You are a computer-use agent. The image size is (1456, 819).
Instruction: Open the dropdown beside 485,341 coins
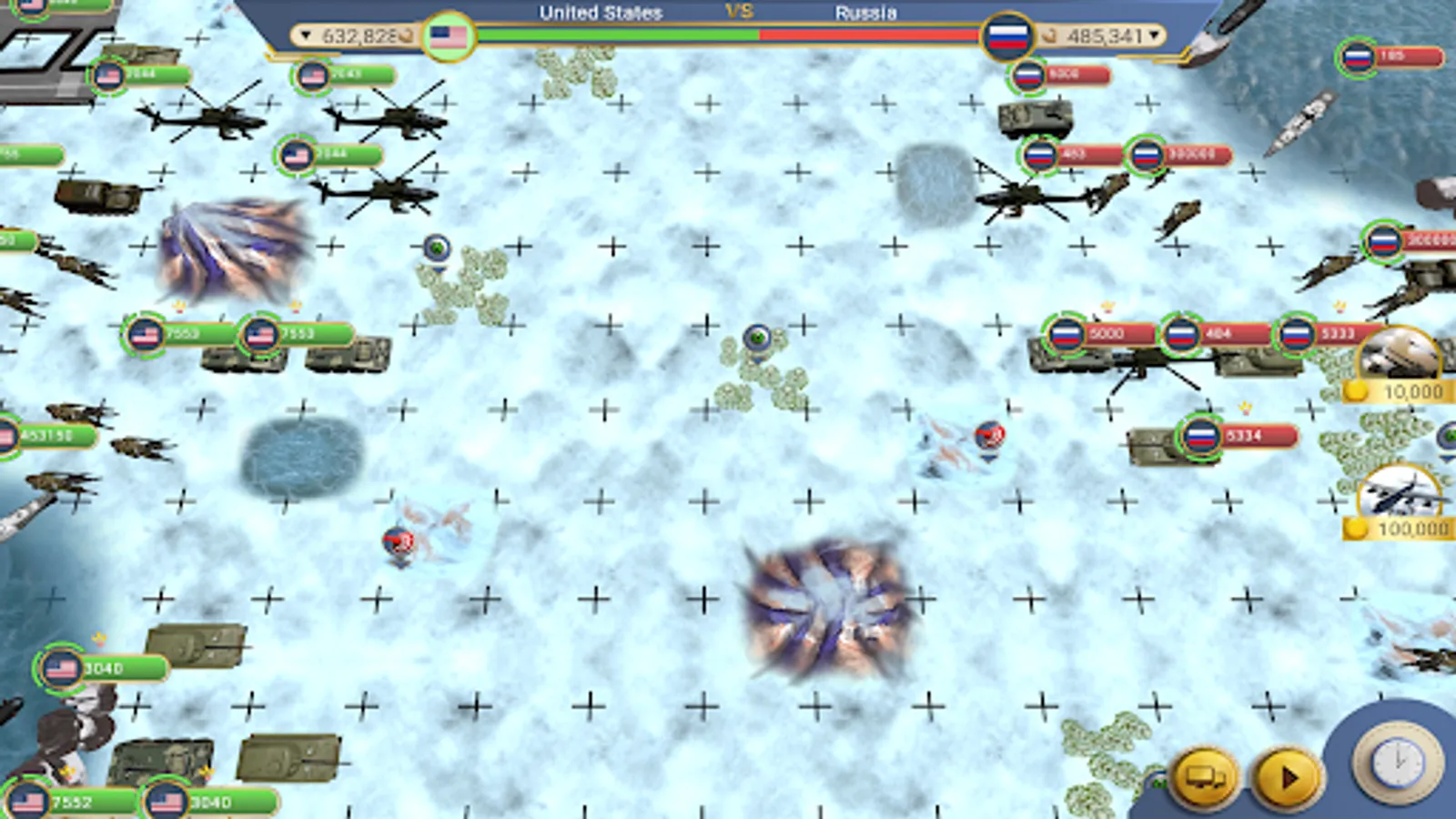(x=1154, y=36)
